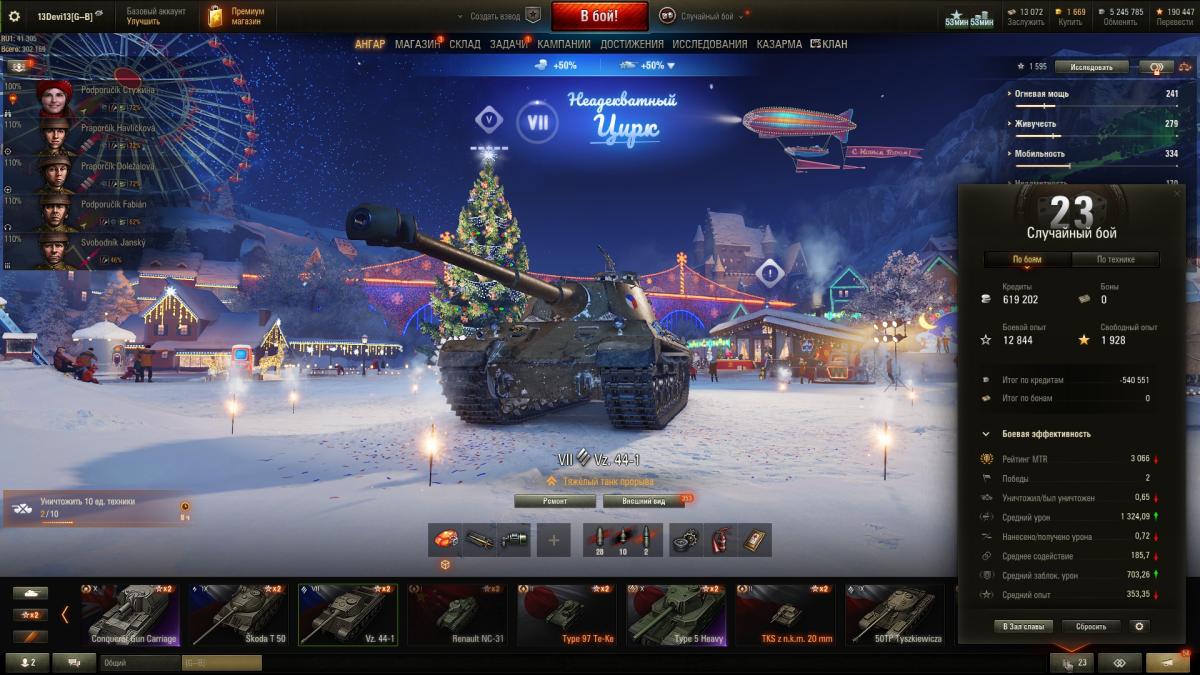Open Внешний вид exterior customization
Viewport: 1200px width, 675px height.
point(644,501)
